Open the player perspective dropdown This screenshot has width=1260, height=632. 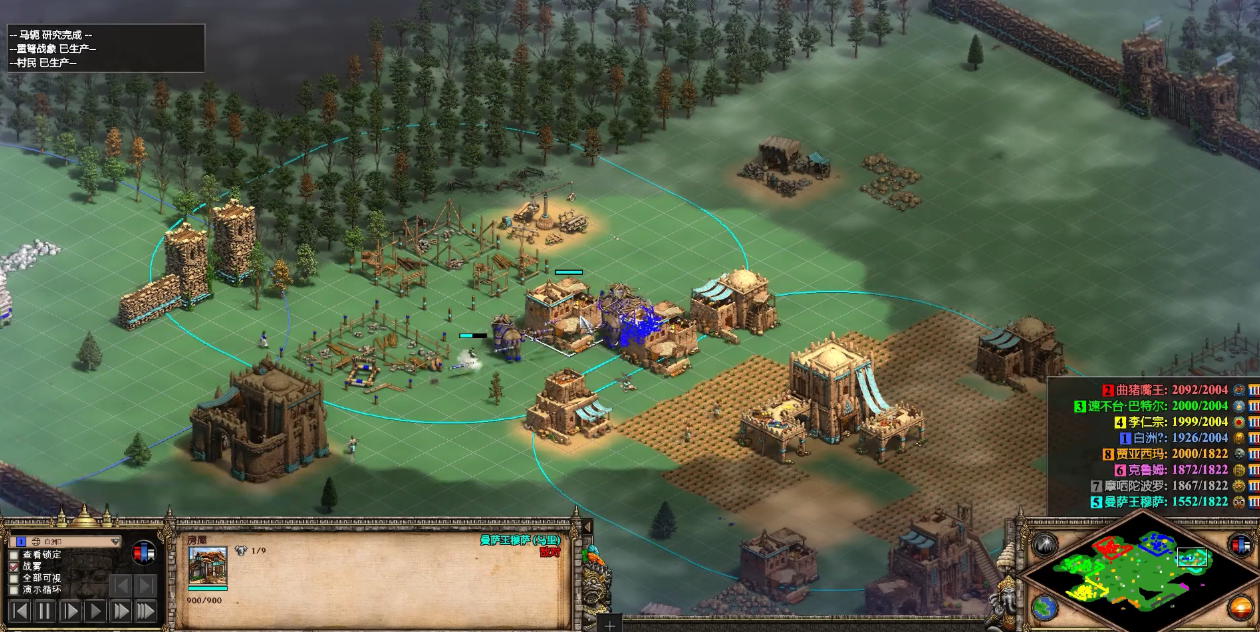[116, 541]
